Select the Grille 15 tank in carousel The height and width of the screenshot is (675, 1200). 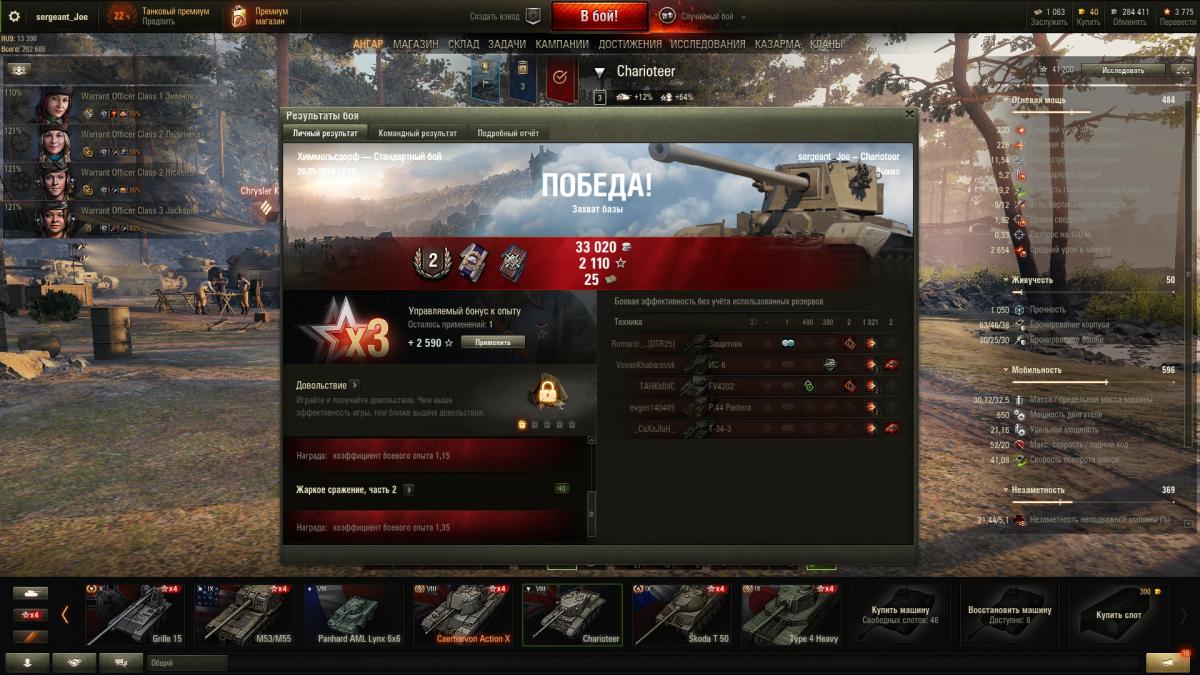pyautogui.click(x=135, y=614)
